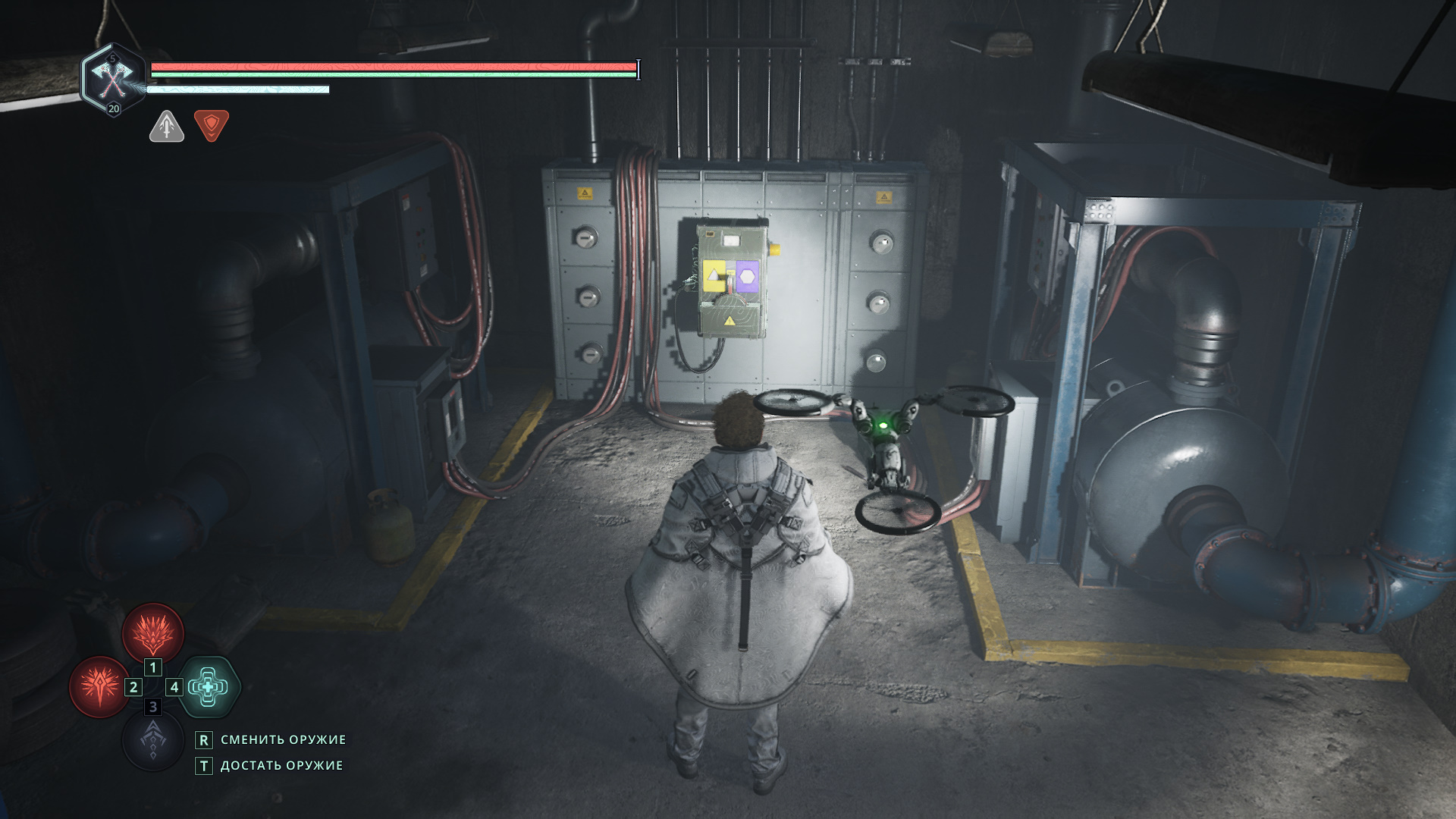Select the grey sword buff icon
Viewport: 1456px width, 819px height.
coord(167,126)
